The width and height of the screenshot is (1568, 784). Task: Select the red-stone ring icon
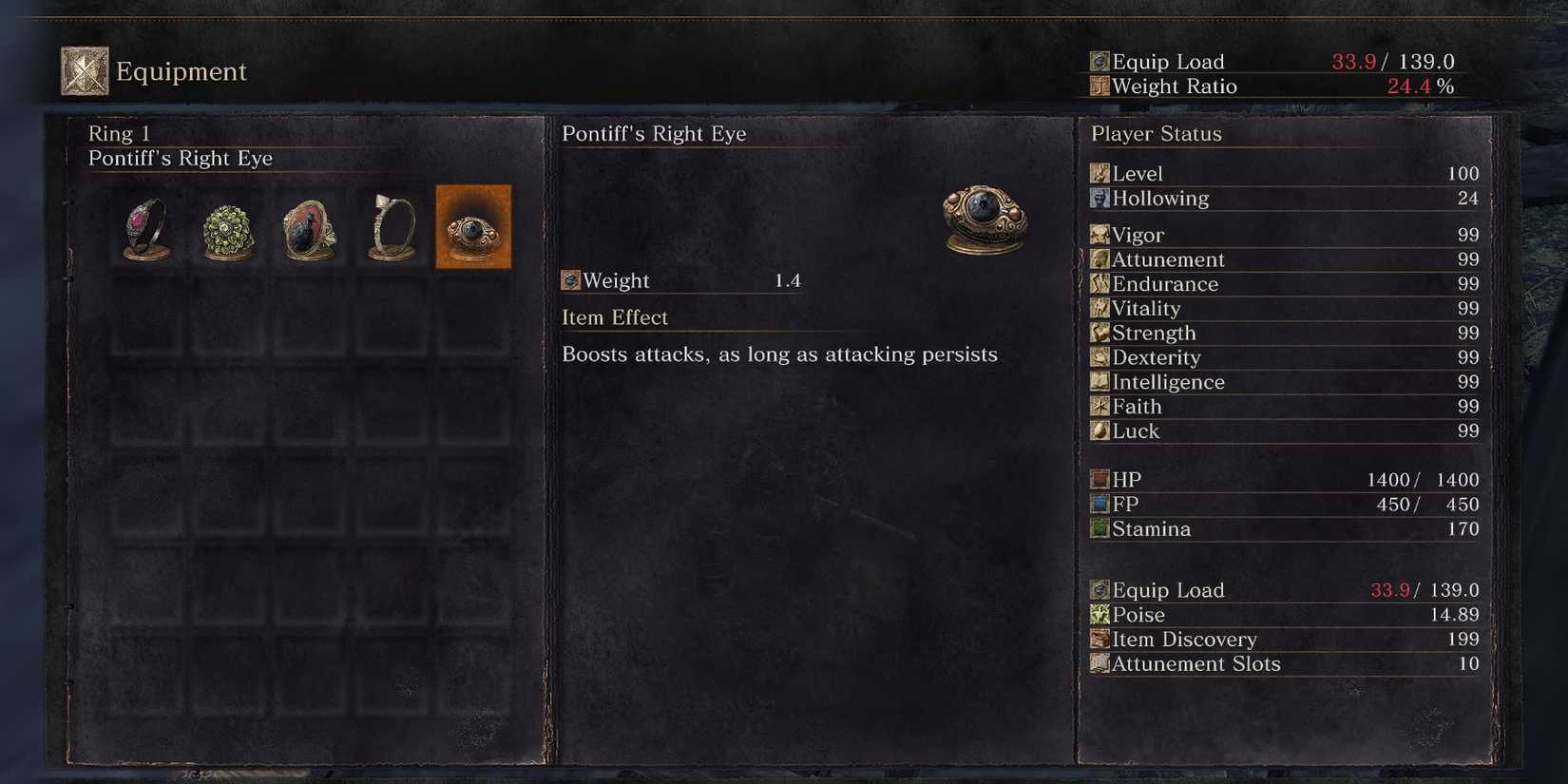pyautogui.click(x=308, y=226)
